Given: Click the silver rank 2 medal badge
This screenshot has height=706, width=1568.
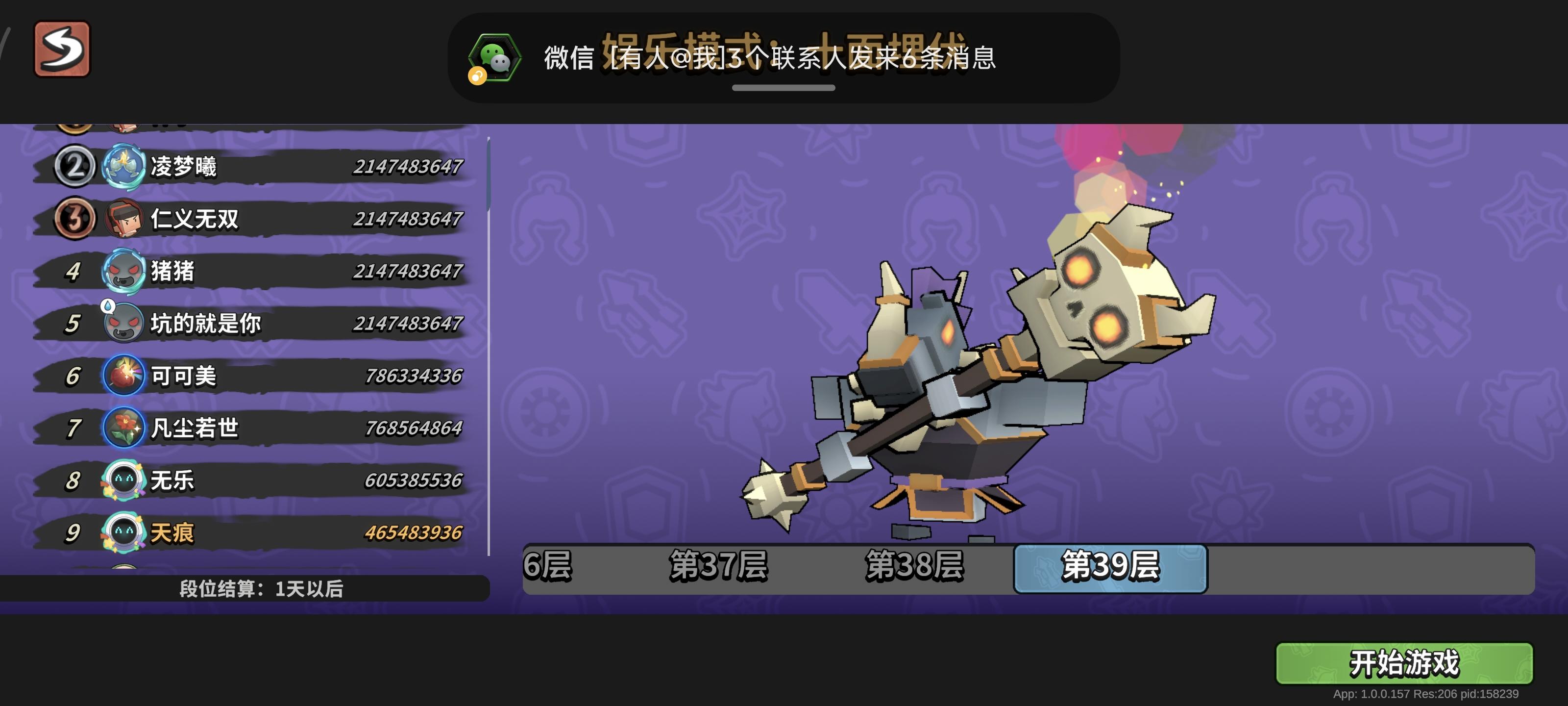Looking at the screenshot, I should 74,165.
